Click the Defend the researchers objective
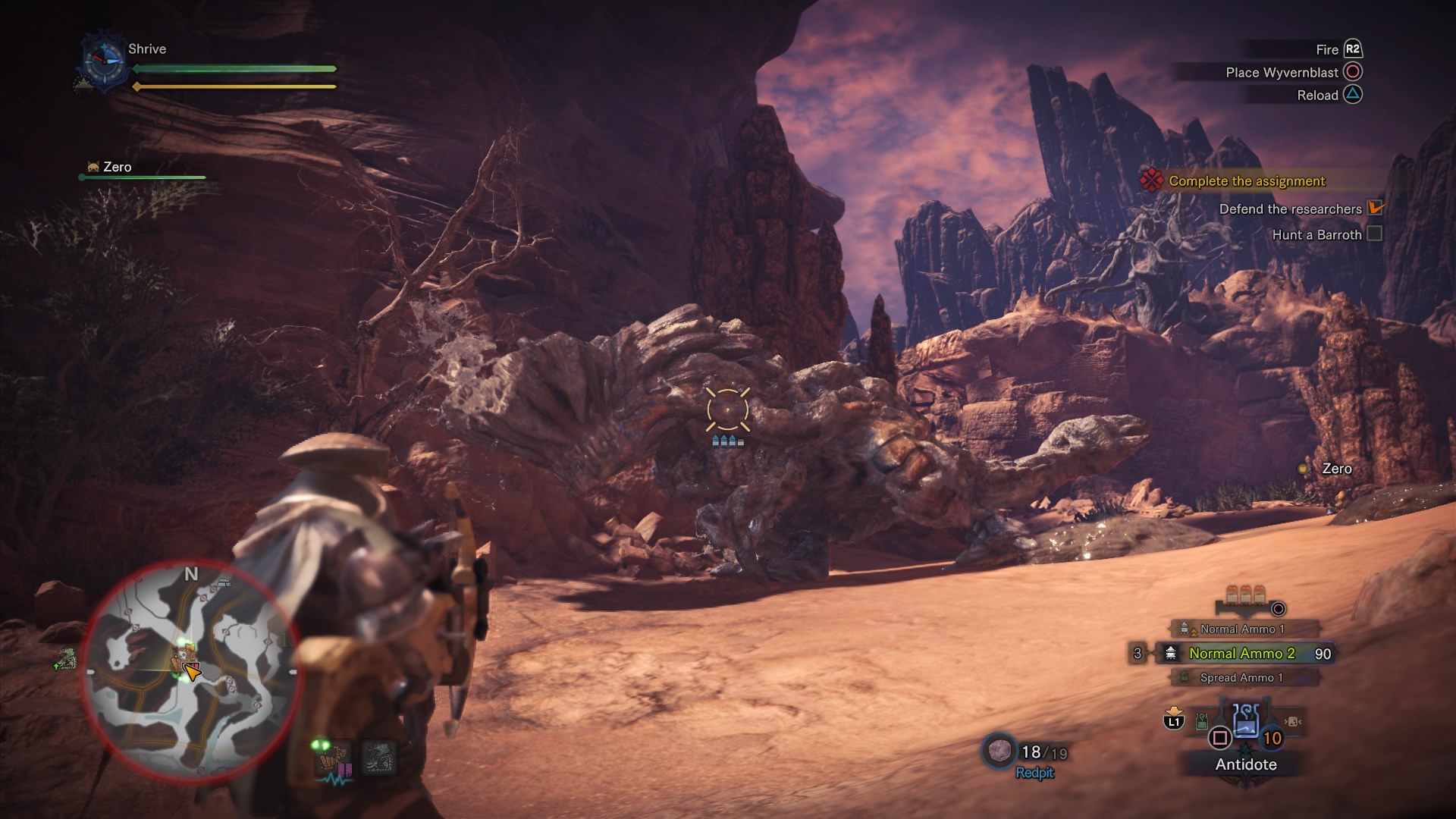 (x=1290, y=209)
